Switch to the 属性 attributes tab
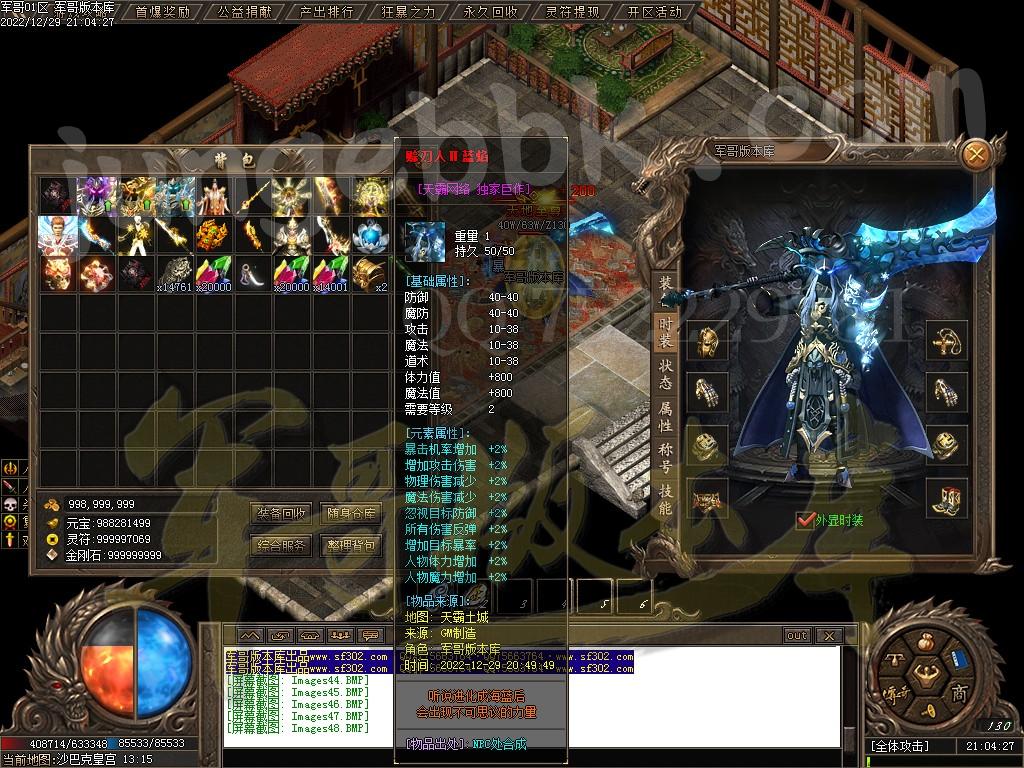 (x=665, y=418)
